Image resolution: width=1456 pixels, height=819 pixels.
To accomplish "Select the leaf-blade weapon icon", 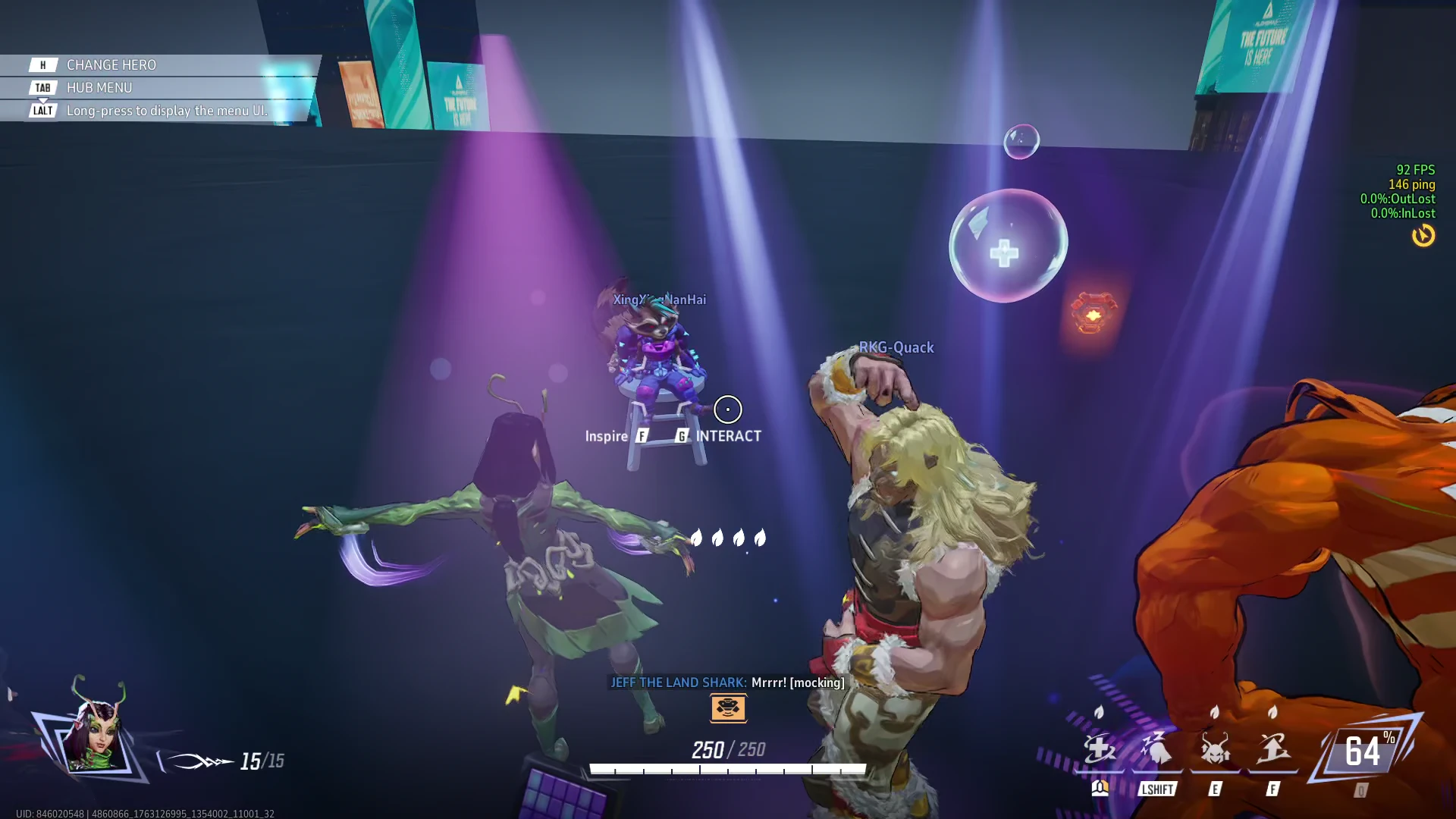I will click(199, 761).
